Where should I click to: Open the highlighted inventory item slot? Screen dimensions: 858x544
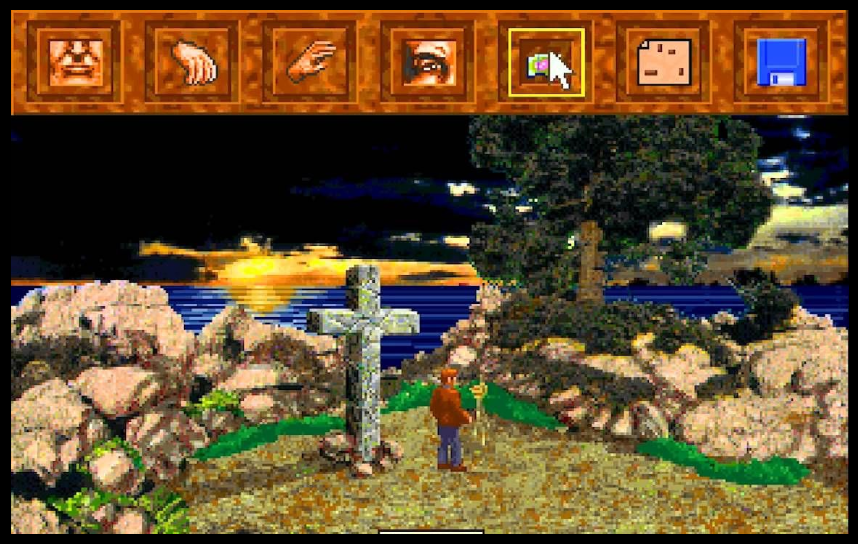click(546, 63)
